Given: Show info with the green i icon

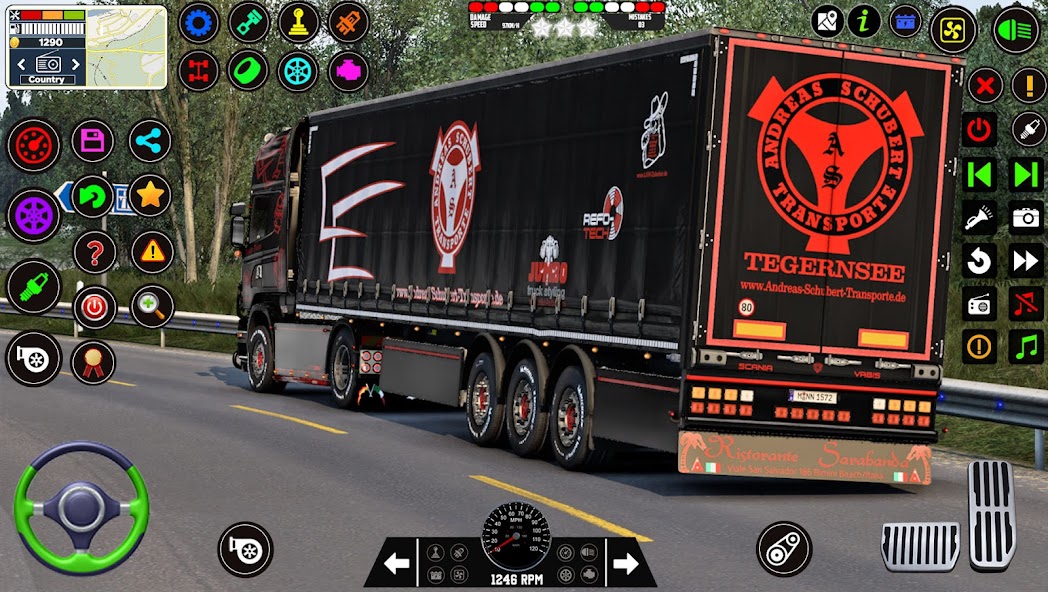Looking at the screenshot, I should pyautogui.click(x=864, y=21).
